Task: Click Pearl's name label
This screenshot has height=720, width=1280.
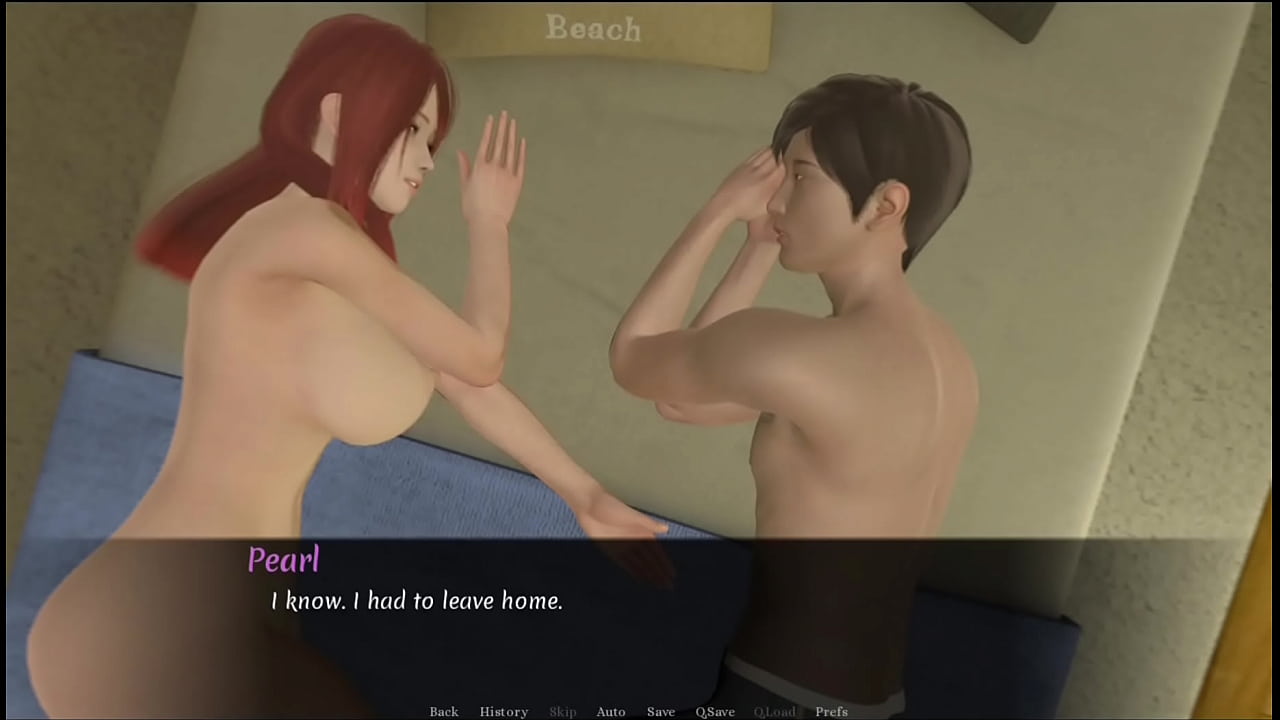Action: coord(284,561)
